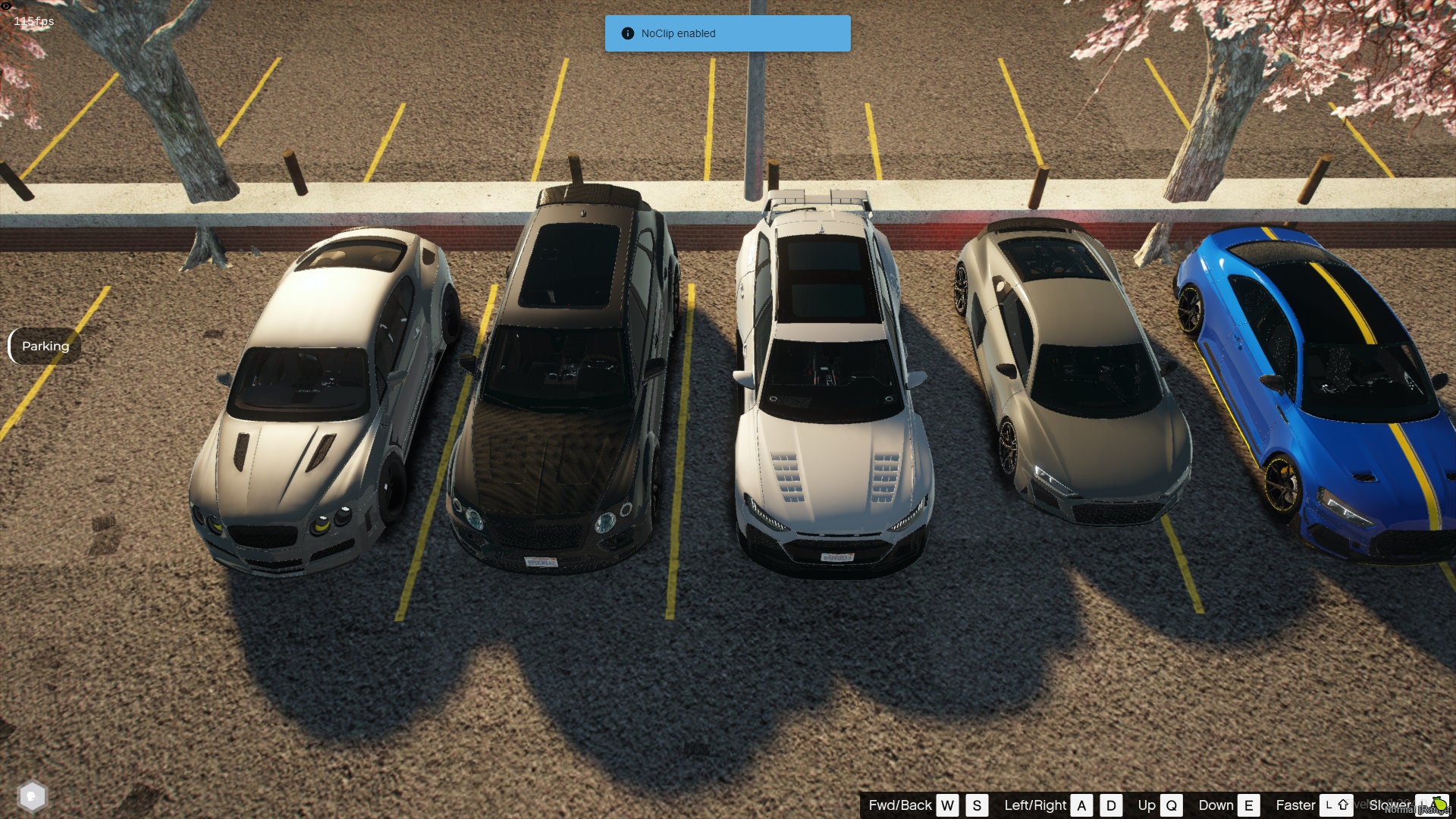Click the E key hint for Down
1456x819 pixels.
point(1248,805)
